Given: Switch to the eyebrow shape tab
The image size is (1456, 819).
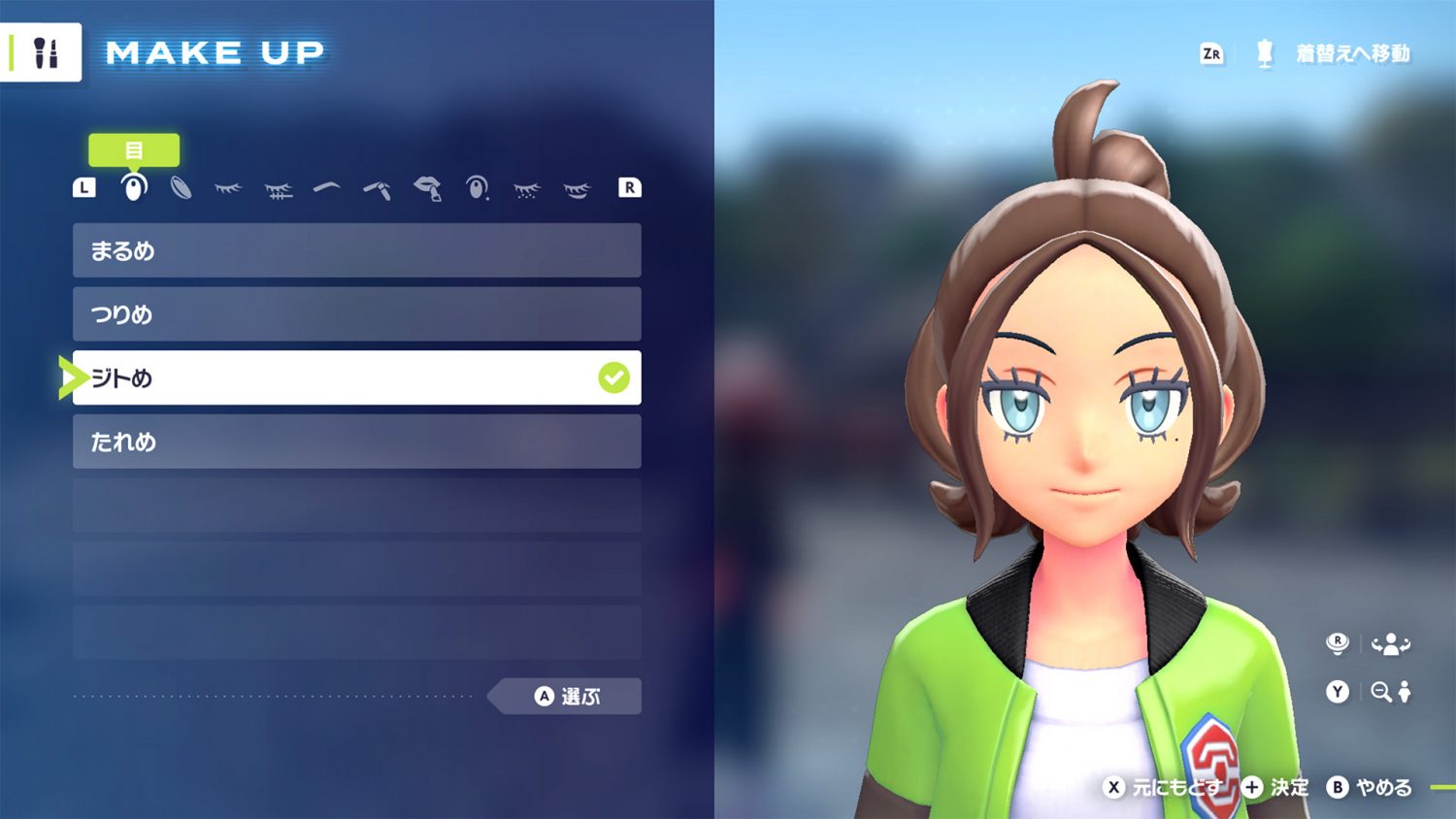Looking at the screenshot, I should (327, 186).
